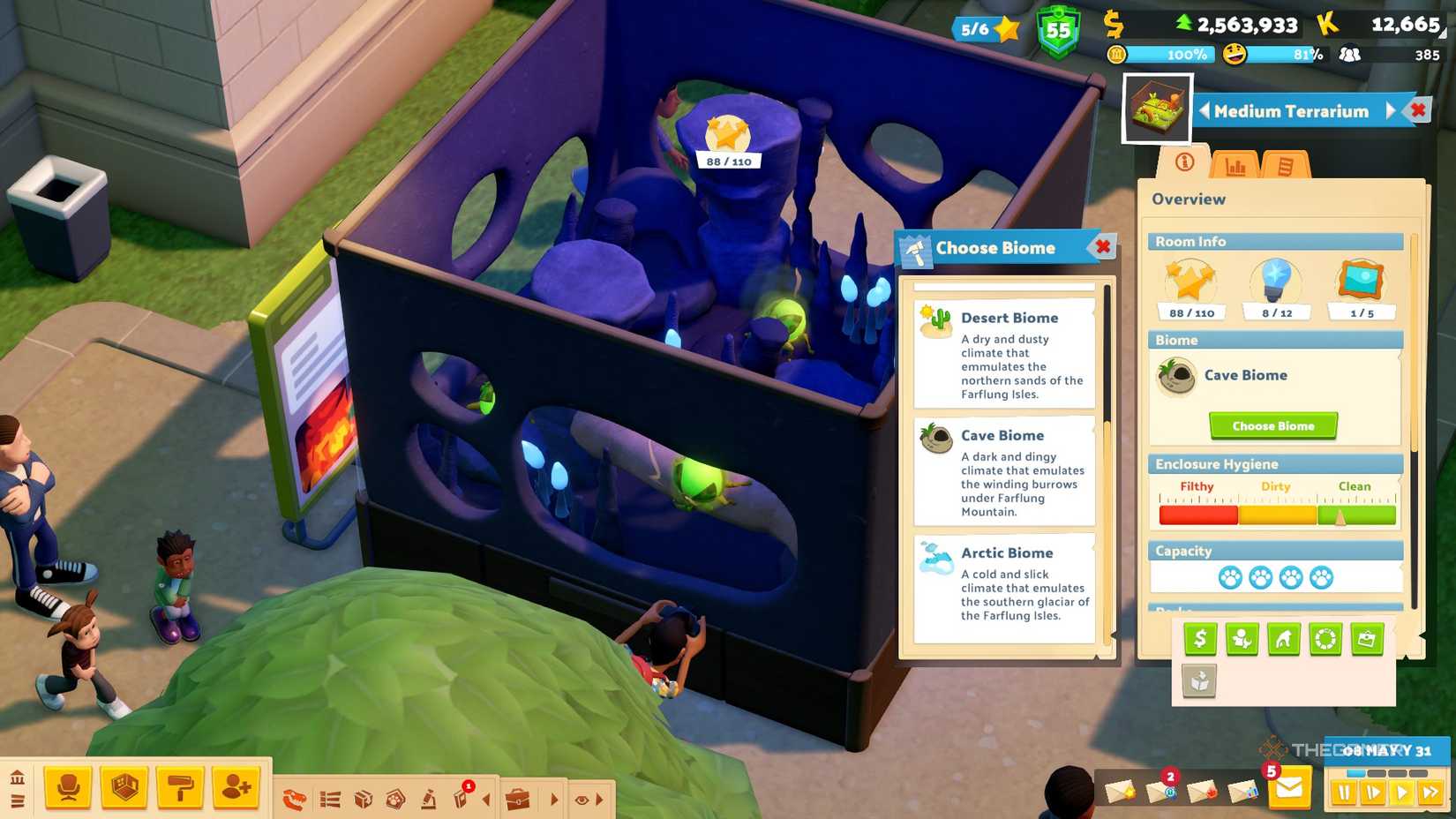
Task: Click the green dollar sell icon
Action: 1198,637
